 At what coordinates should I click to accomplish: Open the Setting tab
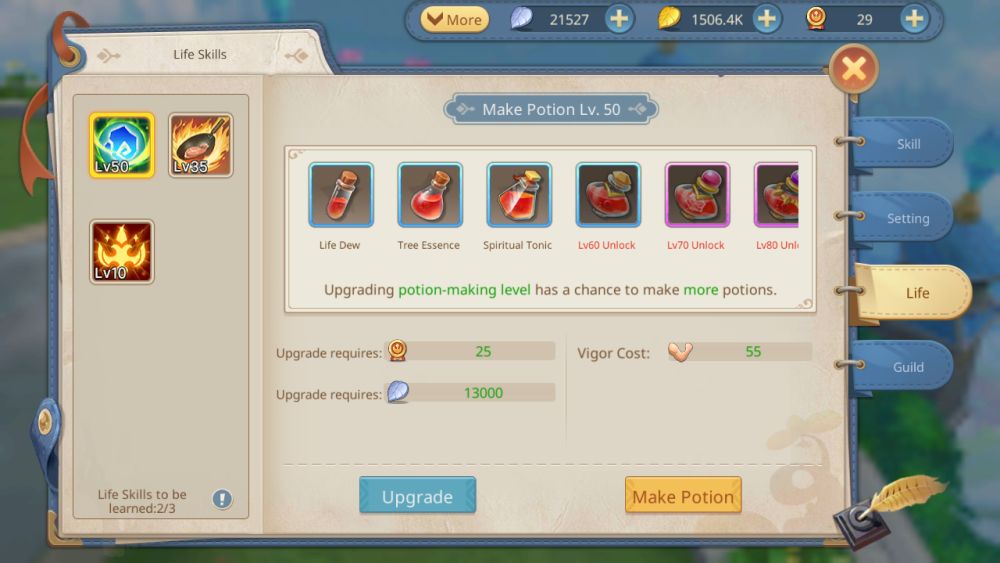tap(907, 218)
